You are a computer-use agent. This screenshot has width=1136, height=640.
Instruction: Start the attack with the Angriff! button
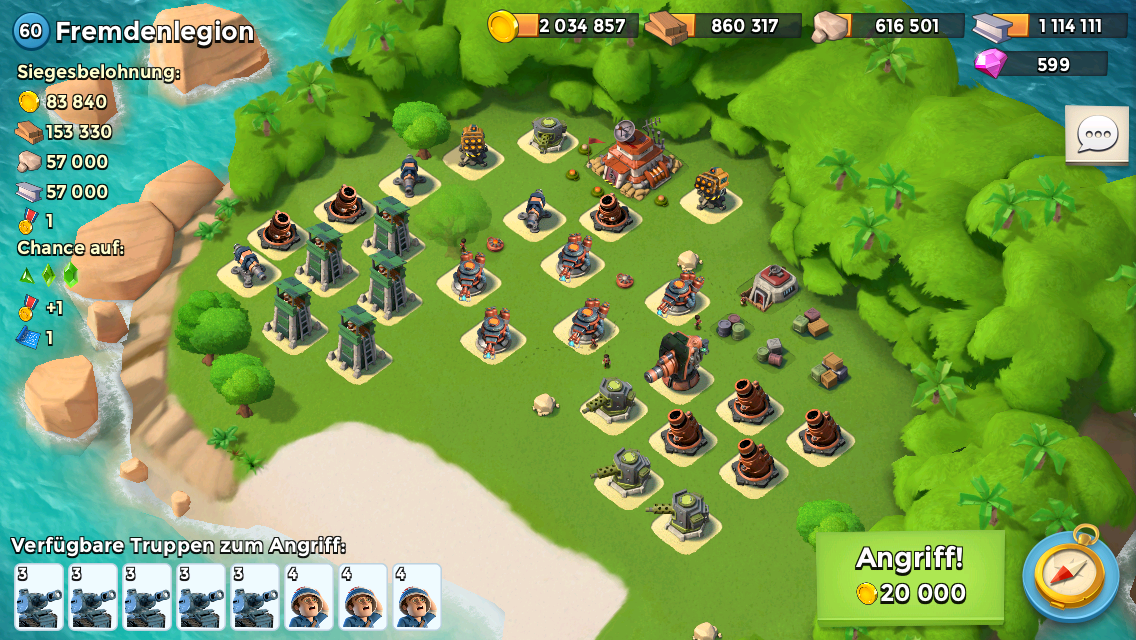[x=910, y=576]
